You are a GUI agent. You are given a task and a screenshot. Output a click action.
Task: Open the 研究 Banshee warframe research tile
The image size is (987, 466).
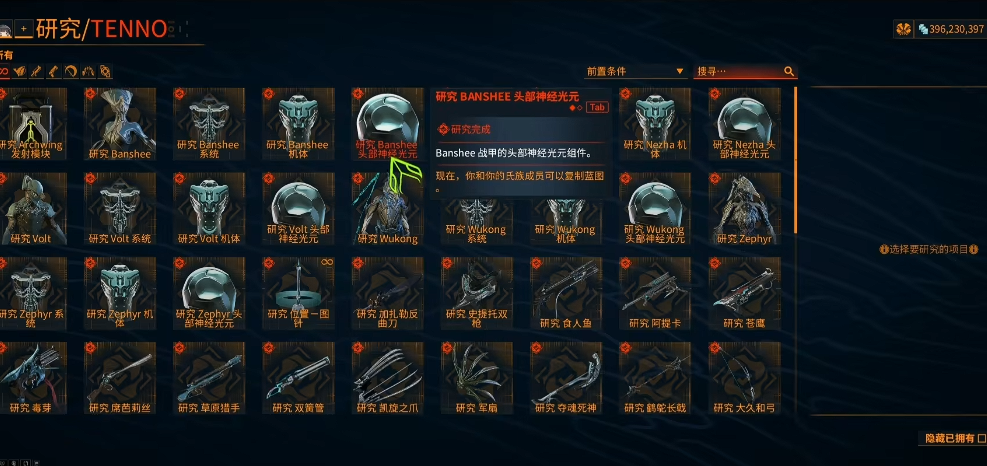tap(119, 123)
